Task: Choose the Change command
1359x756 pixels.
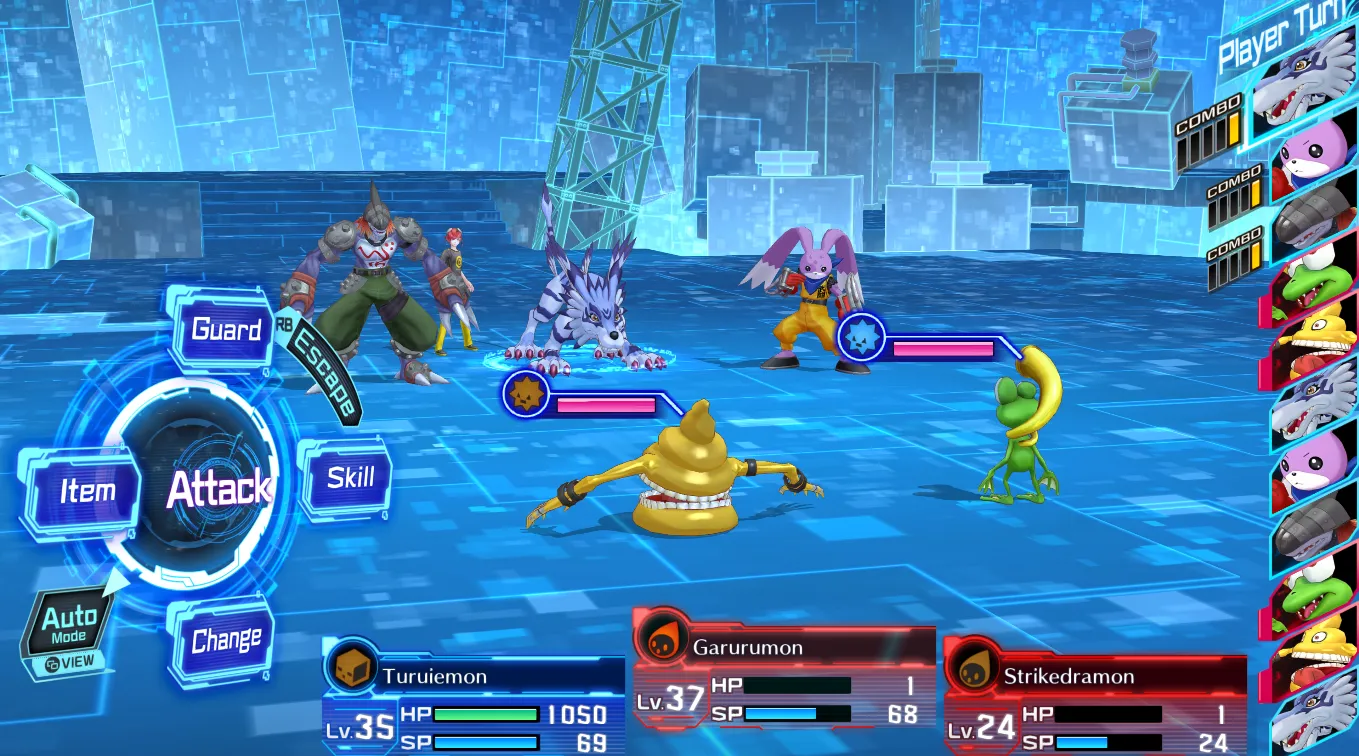Action: [x=226, y=640]
